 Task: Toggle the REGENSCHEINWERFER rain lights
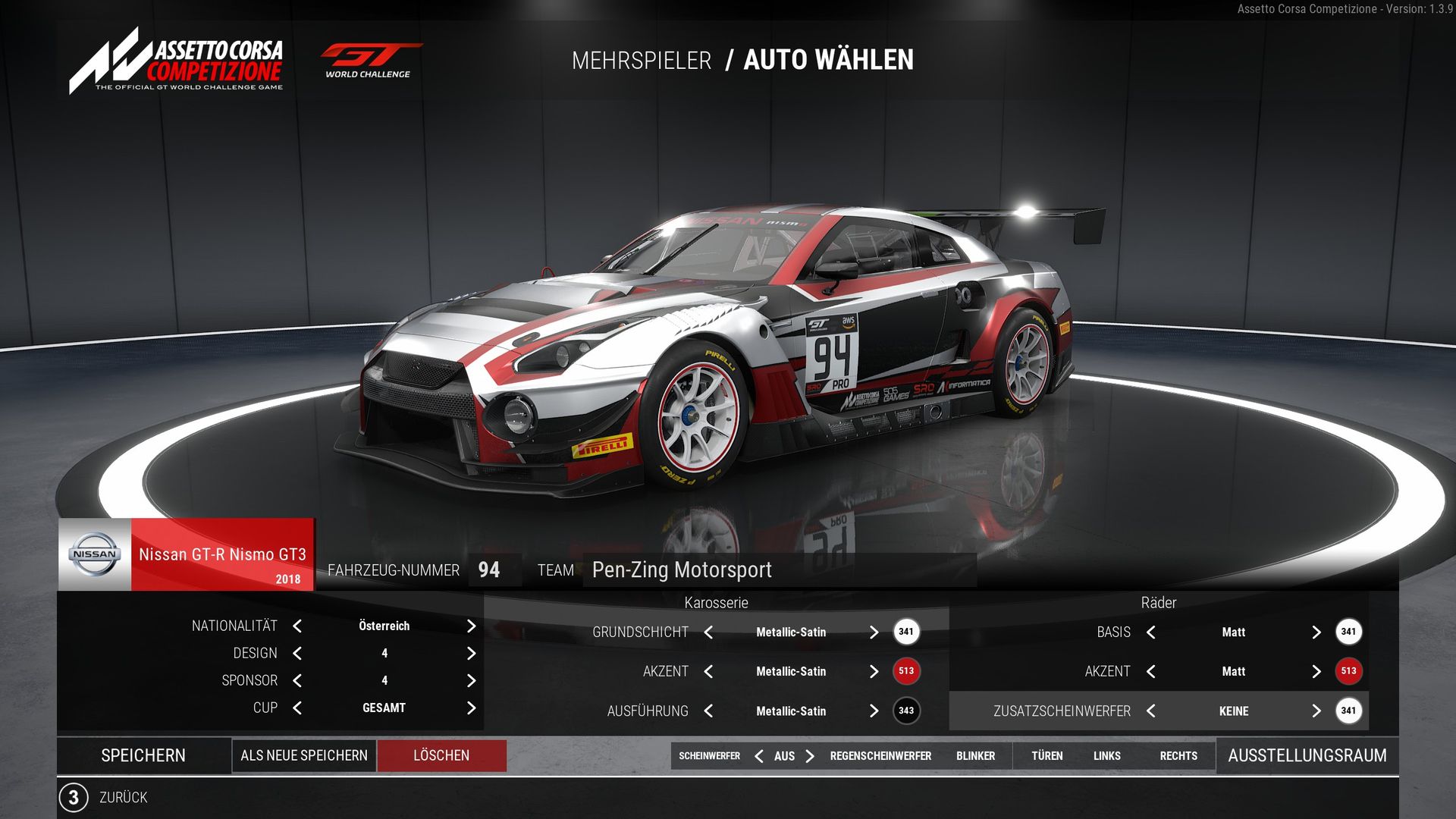tap(880, 756)
